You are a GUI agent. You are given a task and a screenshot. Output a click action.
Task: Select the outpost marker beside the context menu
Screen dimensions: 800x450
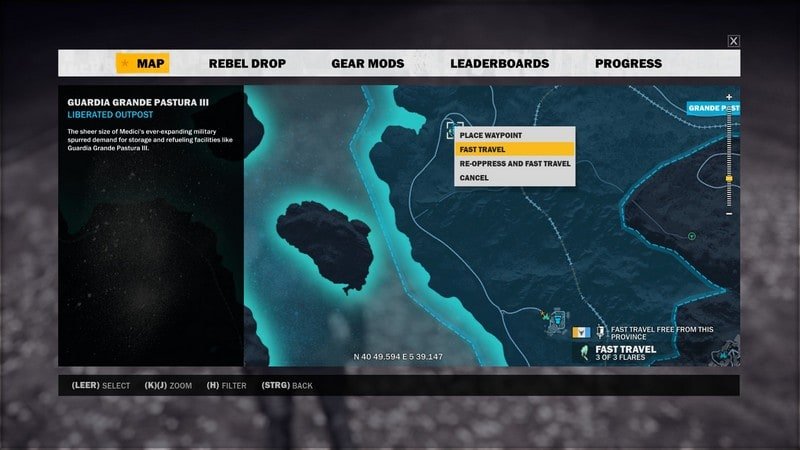tap(455, 128)
